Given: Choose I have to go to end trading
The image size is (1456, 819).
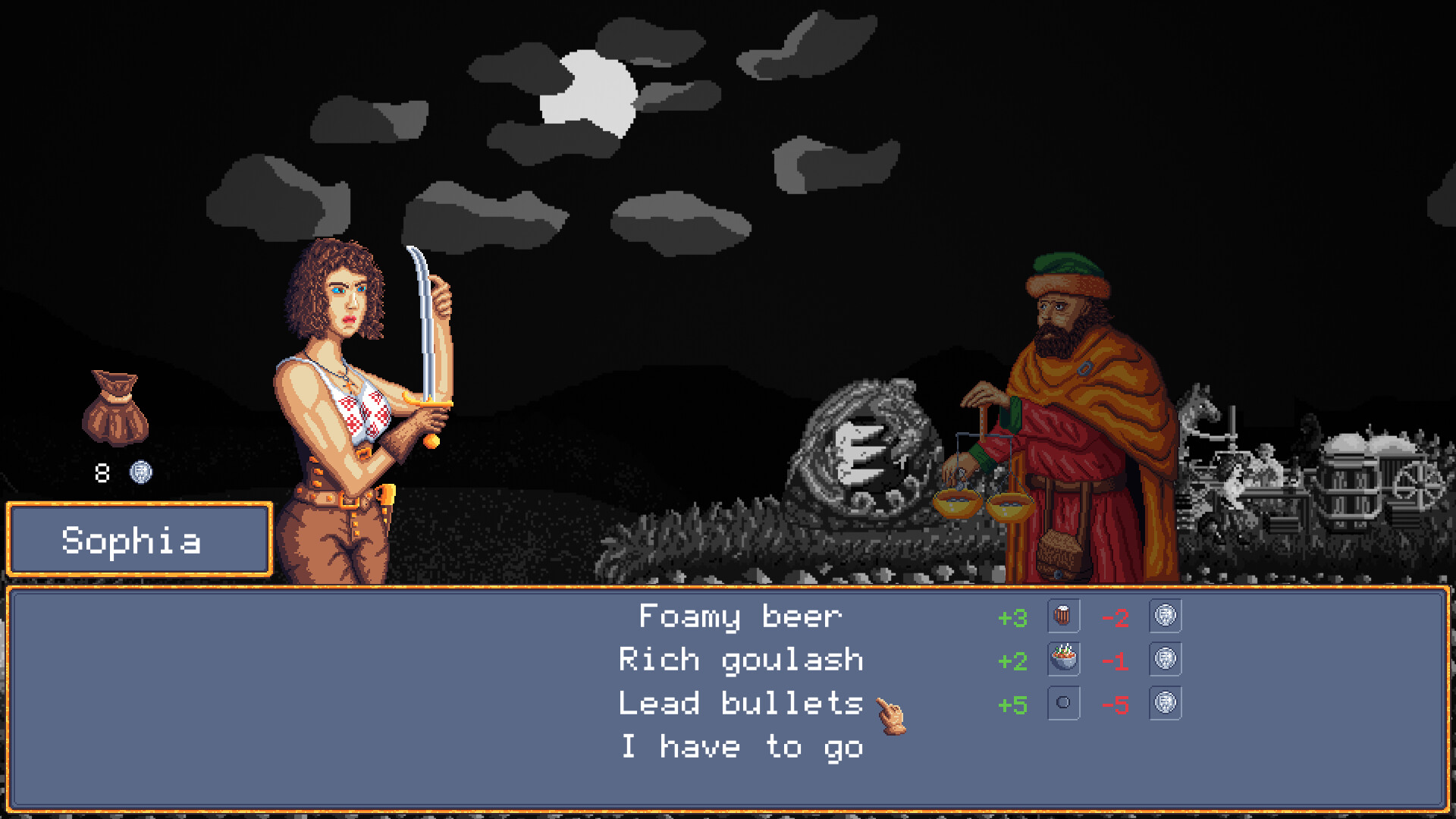Looking at the screenshot, I should [x=742, y=746].
